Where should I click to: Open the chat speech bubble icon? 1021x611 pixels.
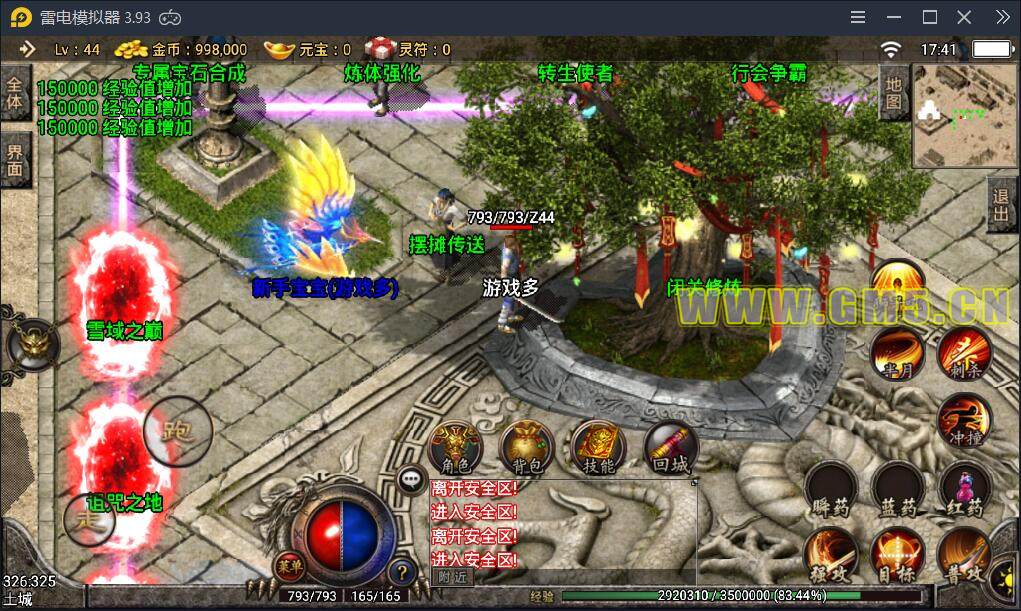[x=412, y=480]
